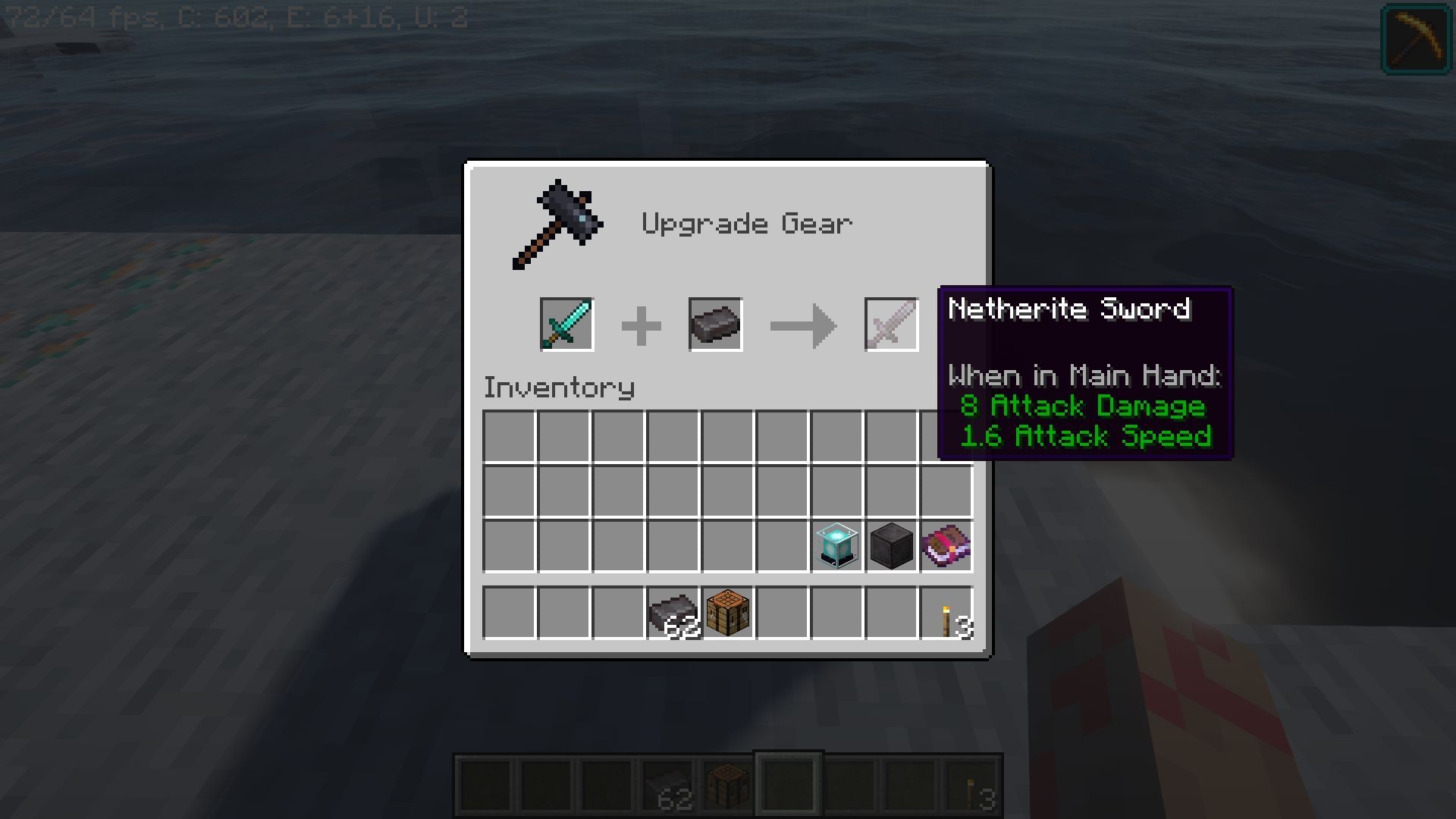Select the highlighted hotbar slot
The width and height of the screenshot is (1456, 819).
(x=788, y=784)
